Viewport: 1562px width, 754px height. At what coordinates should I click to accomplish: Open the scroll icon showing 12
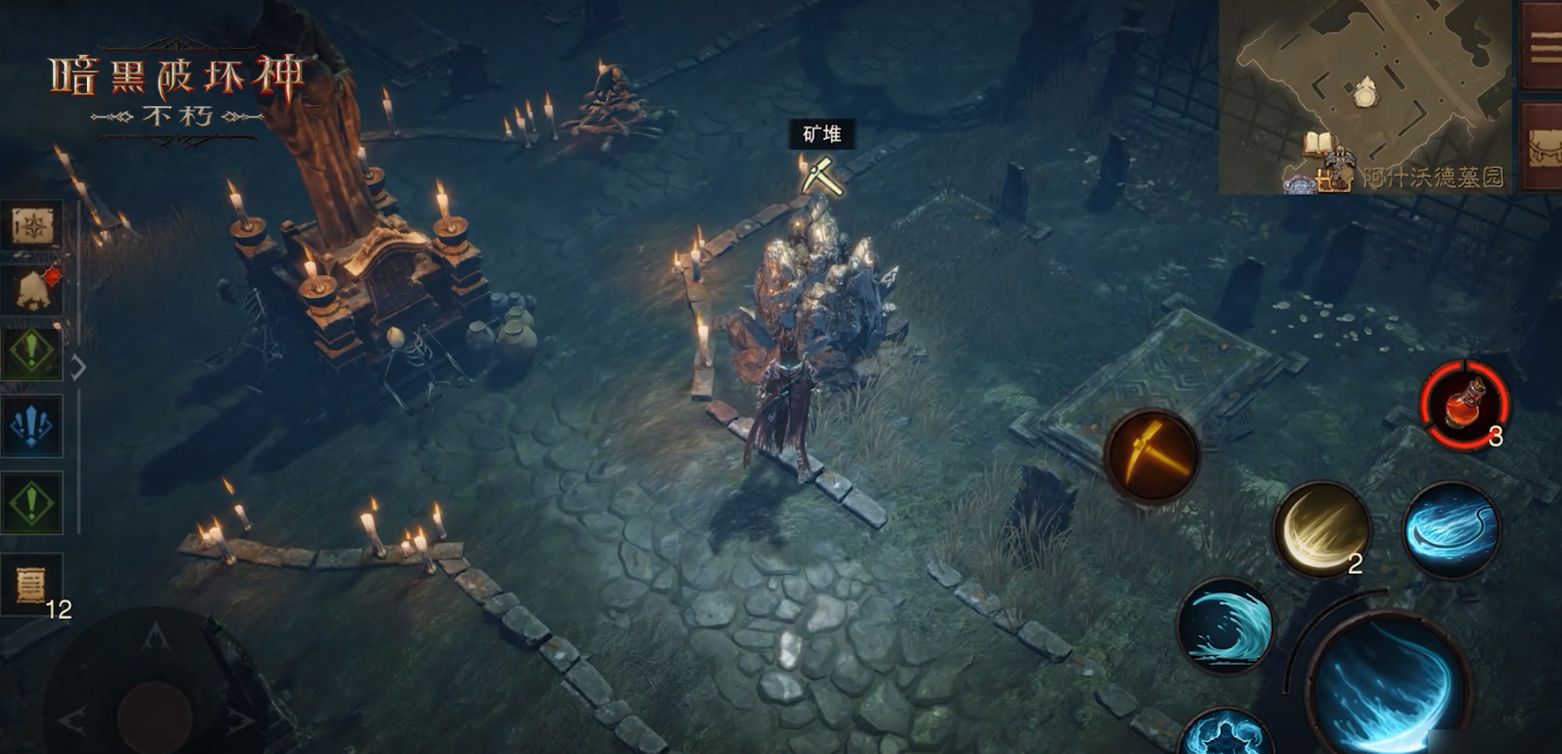(32, 583)
